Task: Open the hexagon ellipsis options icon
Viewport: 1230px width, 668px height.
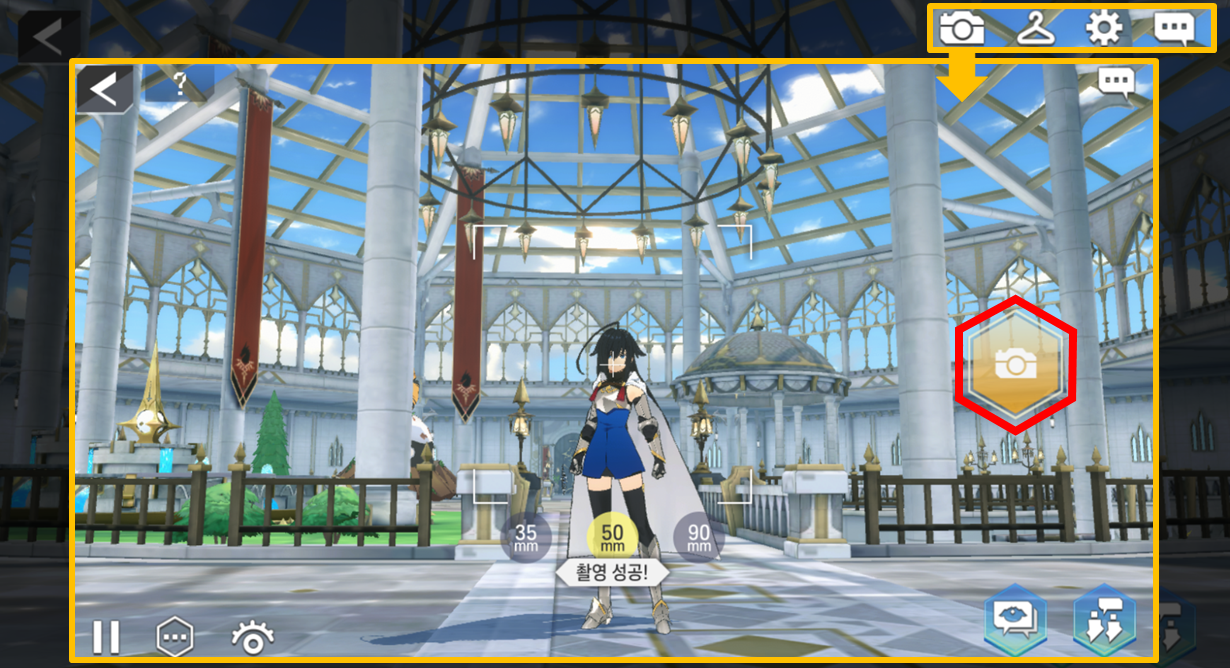Action: point(175,637)
